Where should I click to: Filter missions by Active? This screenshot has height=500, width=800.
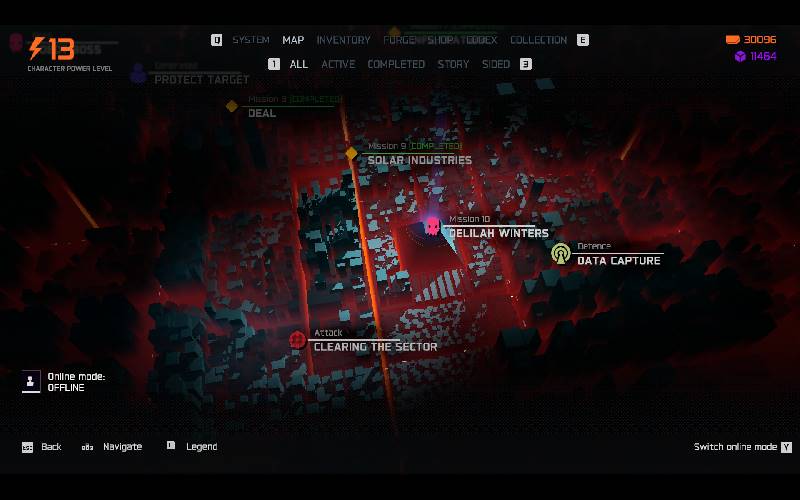(338, 64)
